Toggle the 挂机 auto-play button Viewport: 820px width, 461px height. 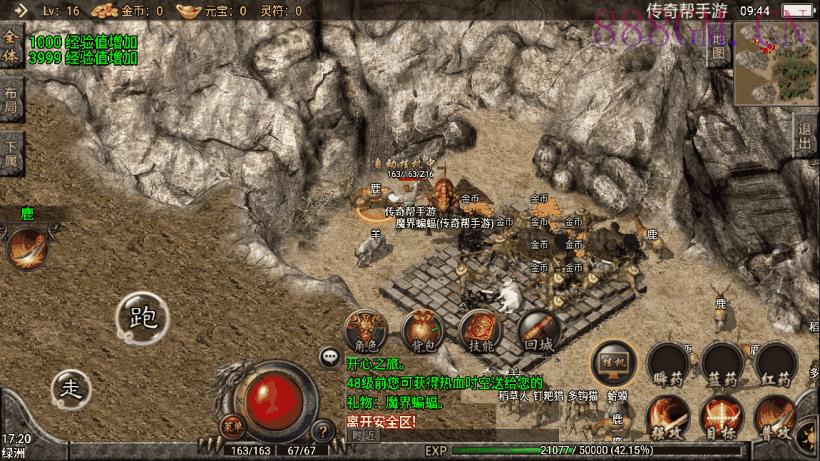[613, 364]
